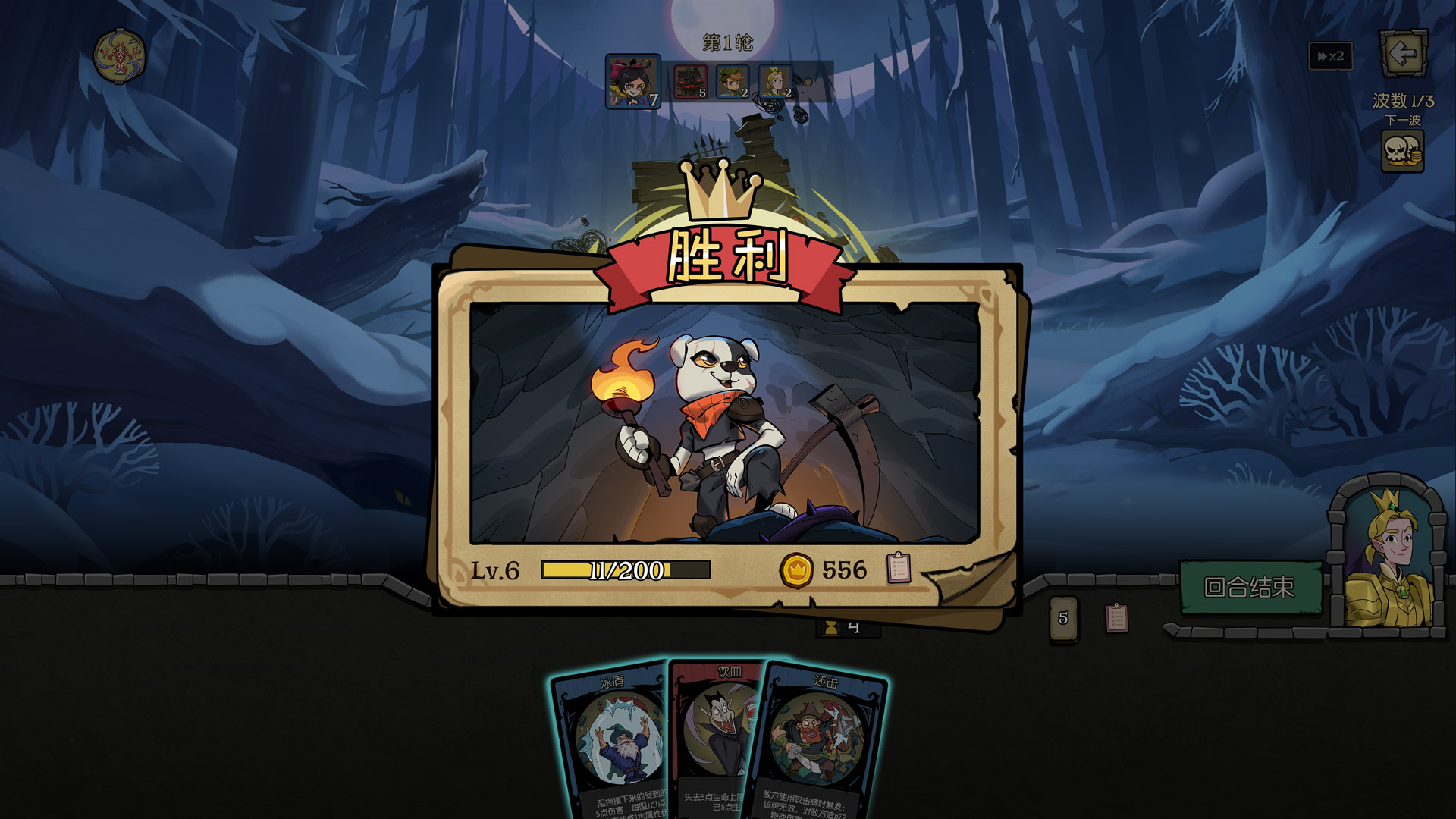Select the black-haired girl turn portrait
This screenshot has width=1456, height=819.
(x=633, y=81)
